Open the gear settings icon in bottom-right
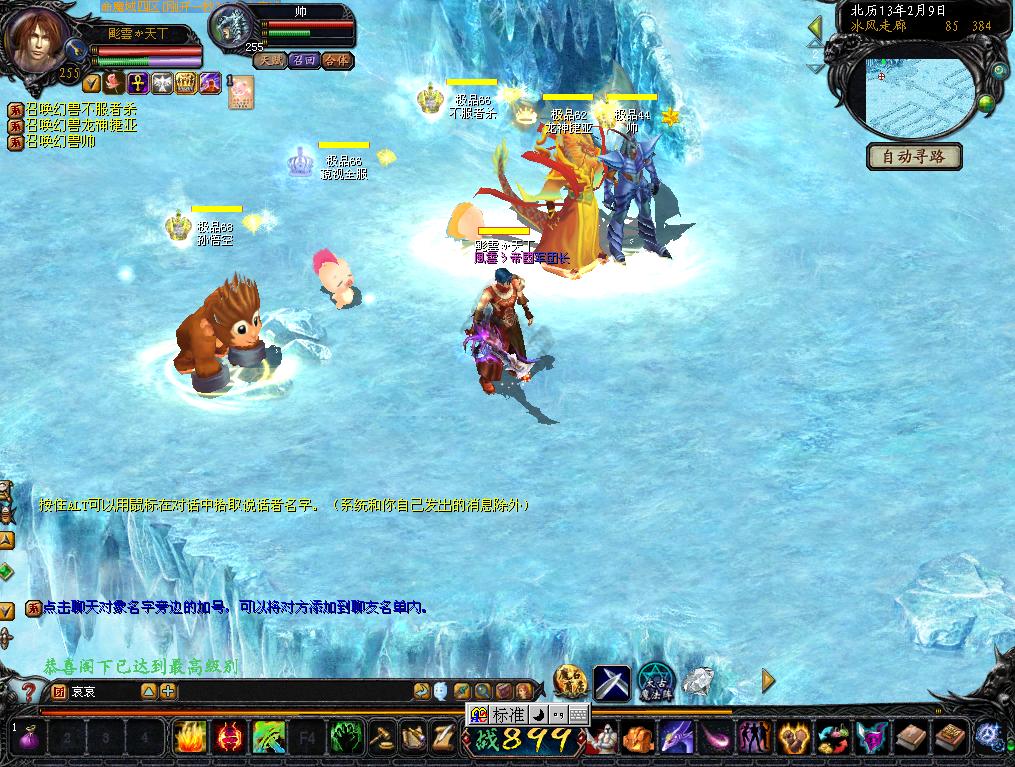The height and width of the screenshot is (767, 1015). point(988,737)
